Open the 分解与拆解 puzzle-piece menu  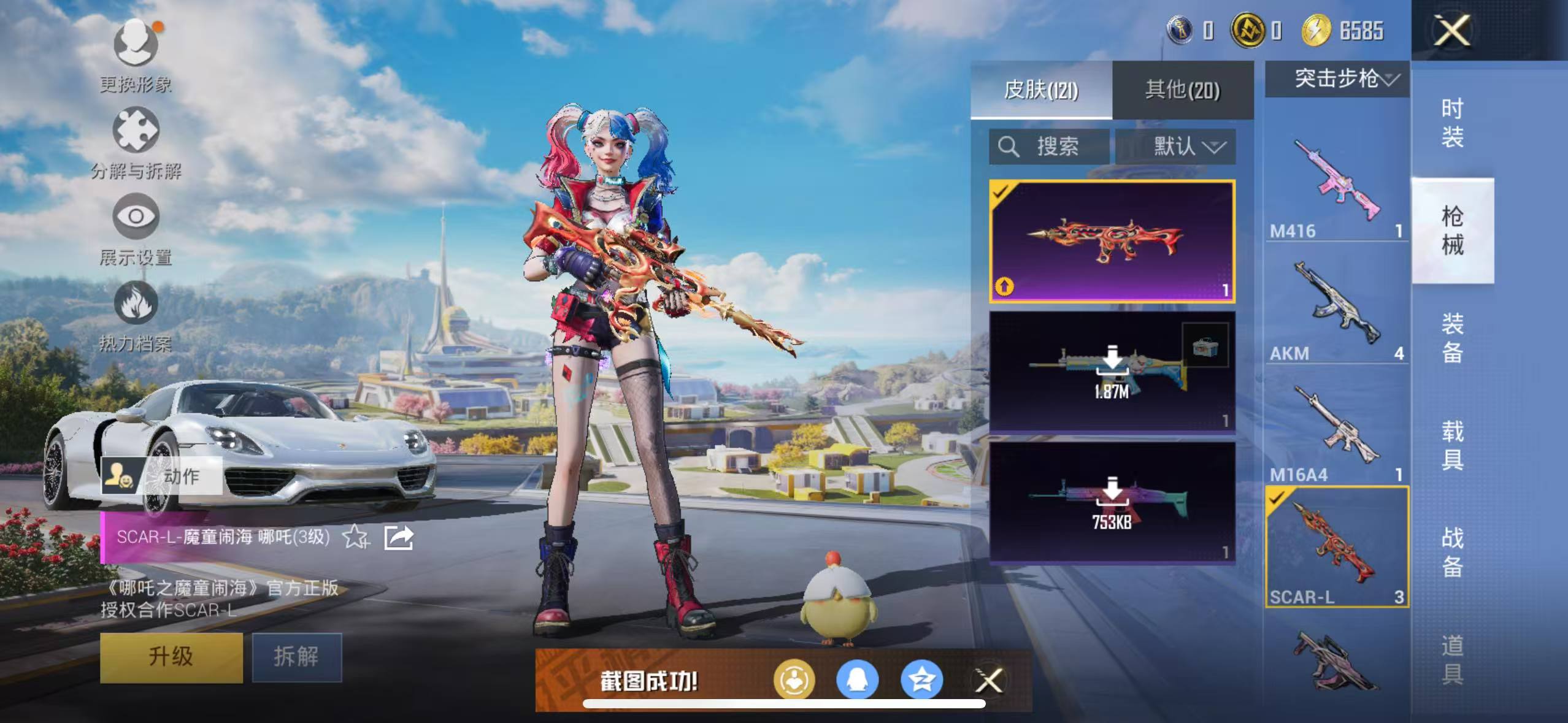(136, 142)
